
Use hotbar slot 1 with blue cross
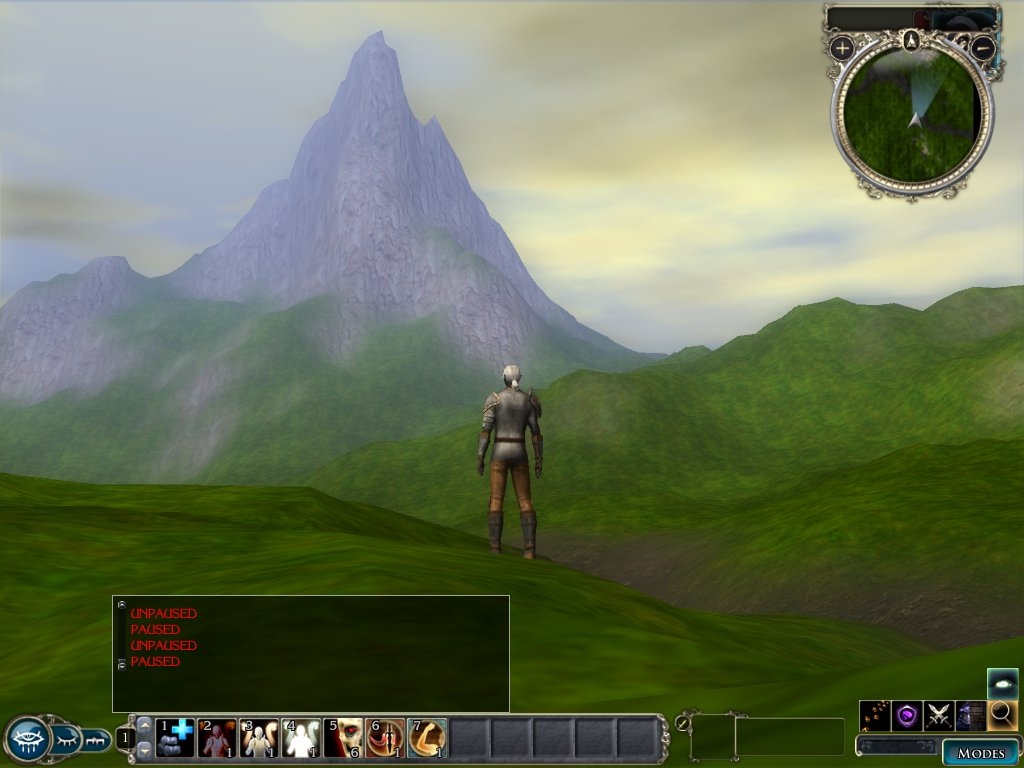175,738
